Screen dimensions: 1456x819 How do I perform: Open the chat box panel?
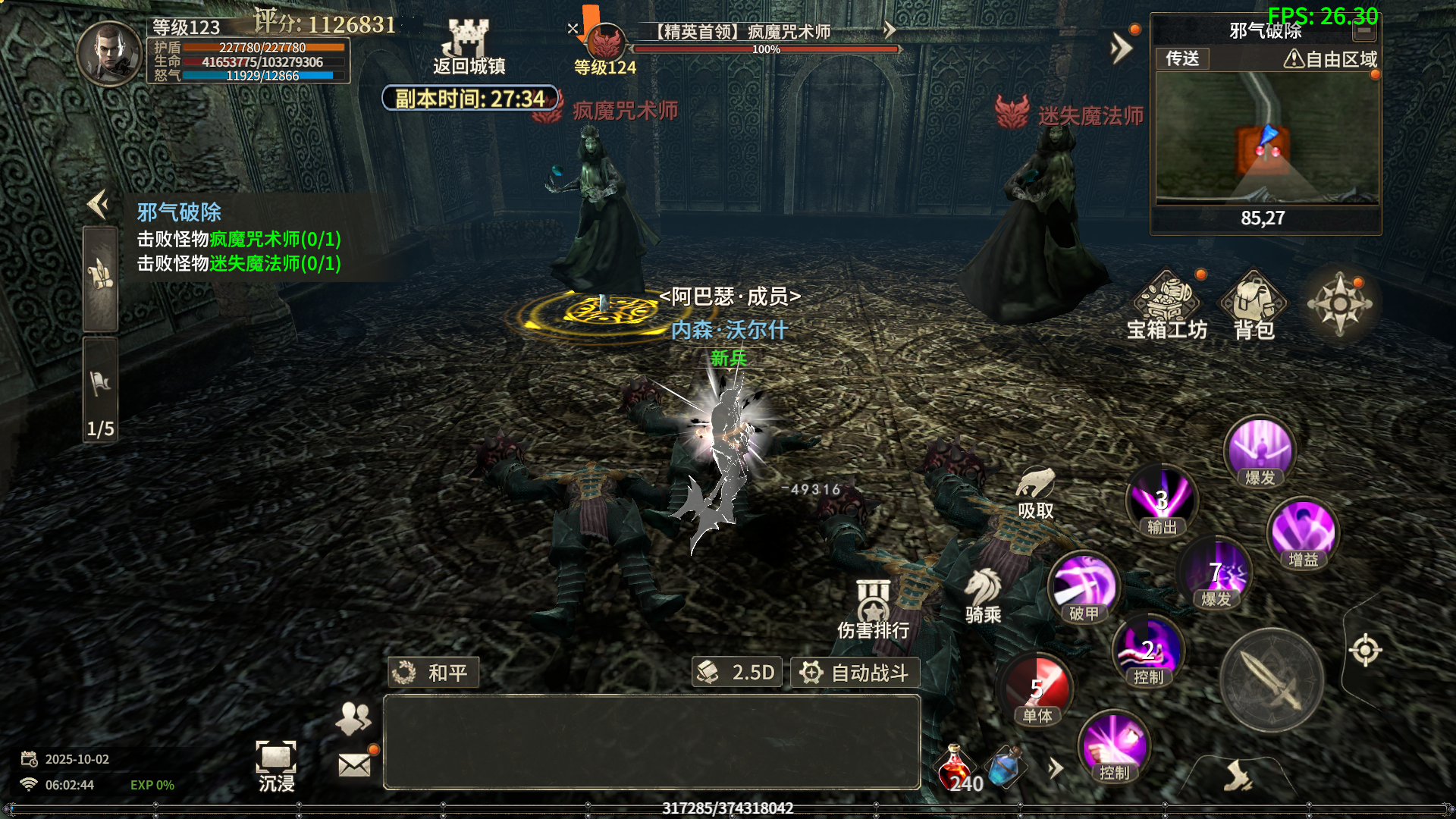point(651,742)
